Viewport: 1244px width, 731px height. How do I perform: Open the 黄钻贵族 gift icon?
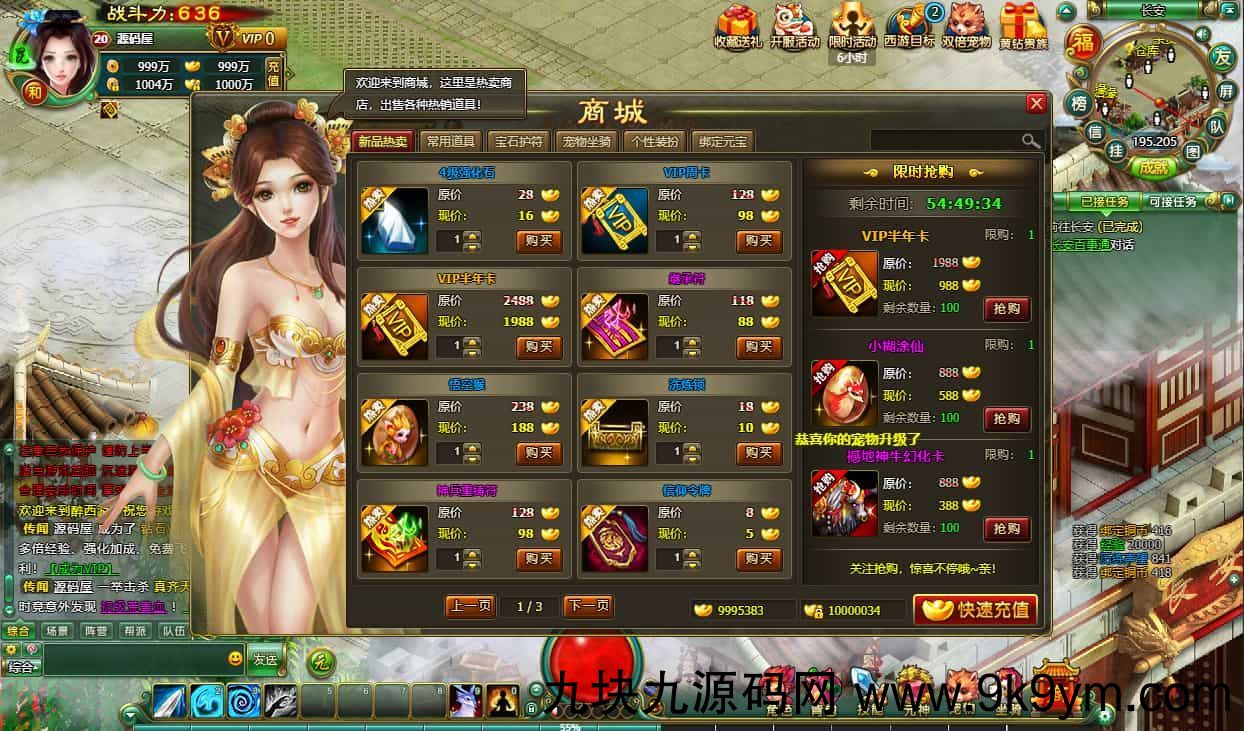pyautogui.click(x=1023, y=27)
